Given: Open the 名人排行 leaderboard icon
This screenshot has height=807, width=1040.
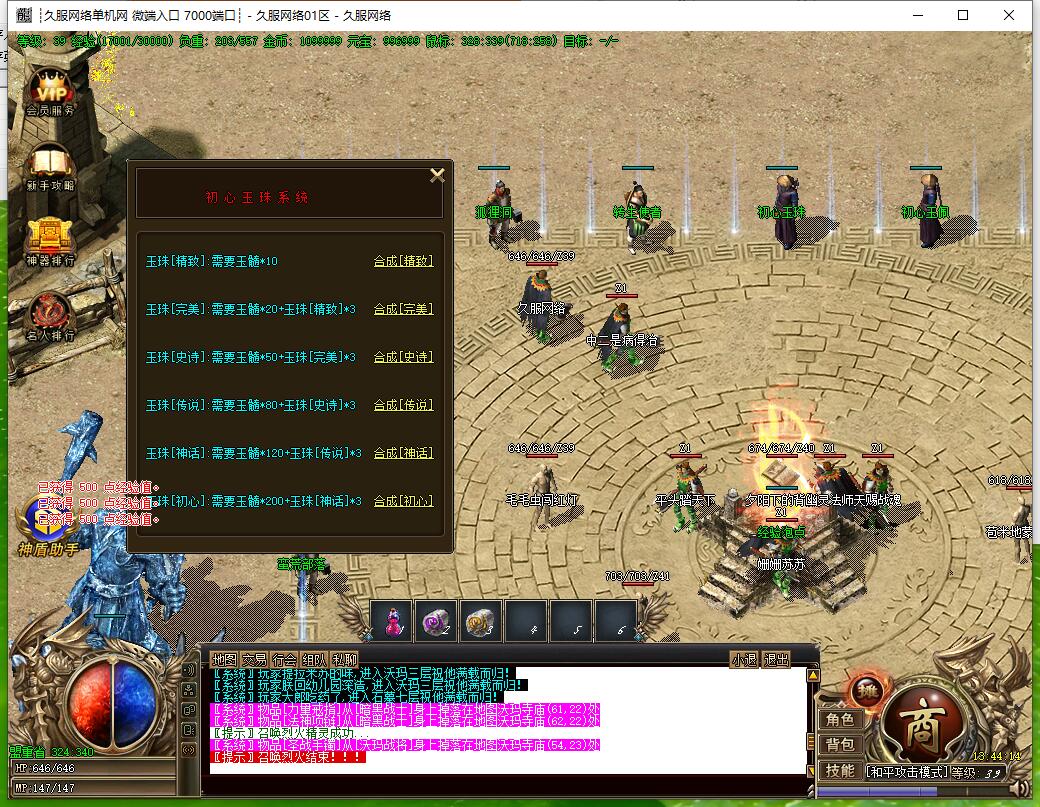Looking at the screenshot, I should (50, 315).
